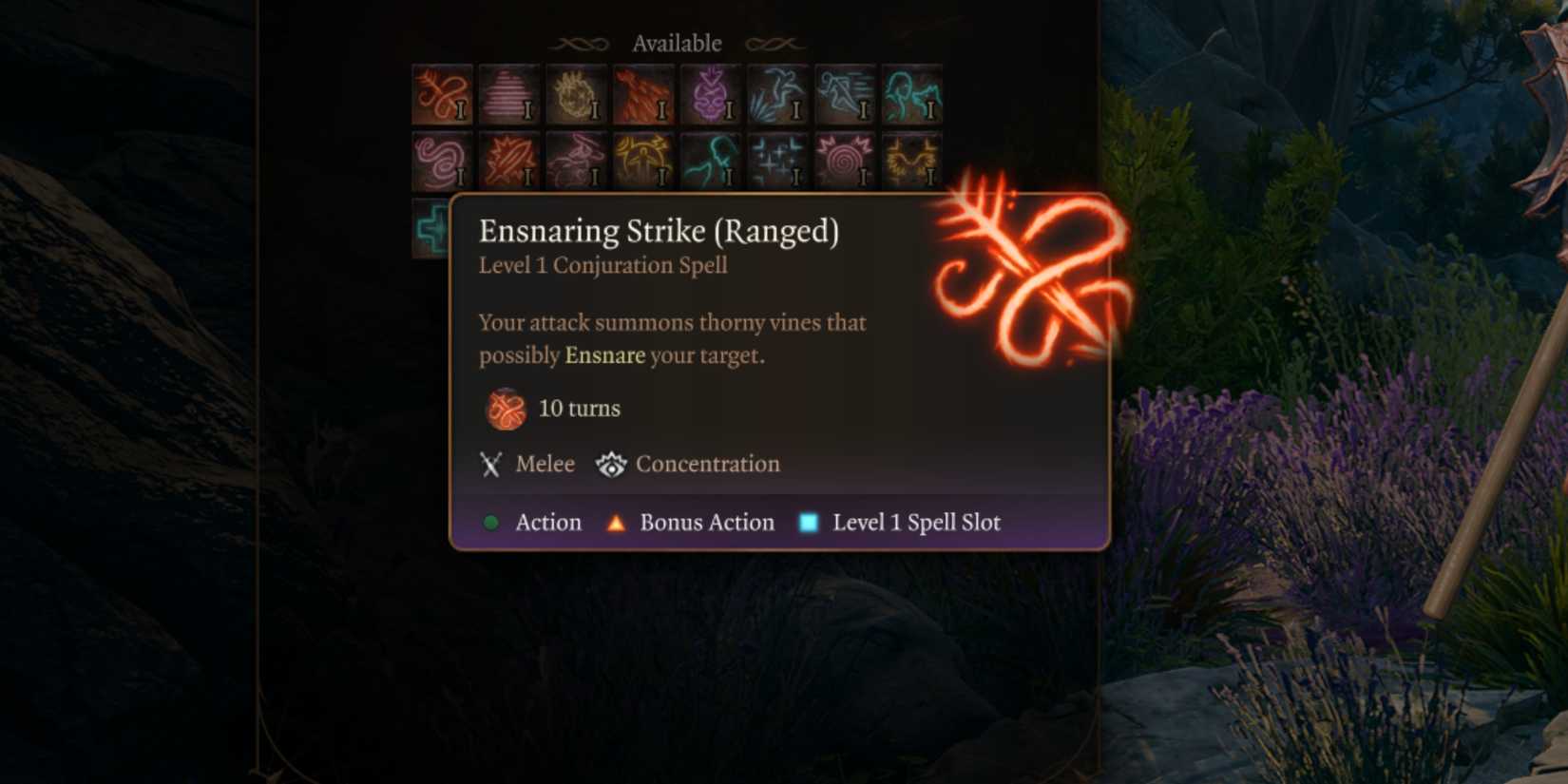Click the Concentration eye icon in the tooltip
This screenshot has width=1568, height=784.
pos(612,464)
